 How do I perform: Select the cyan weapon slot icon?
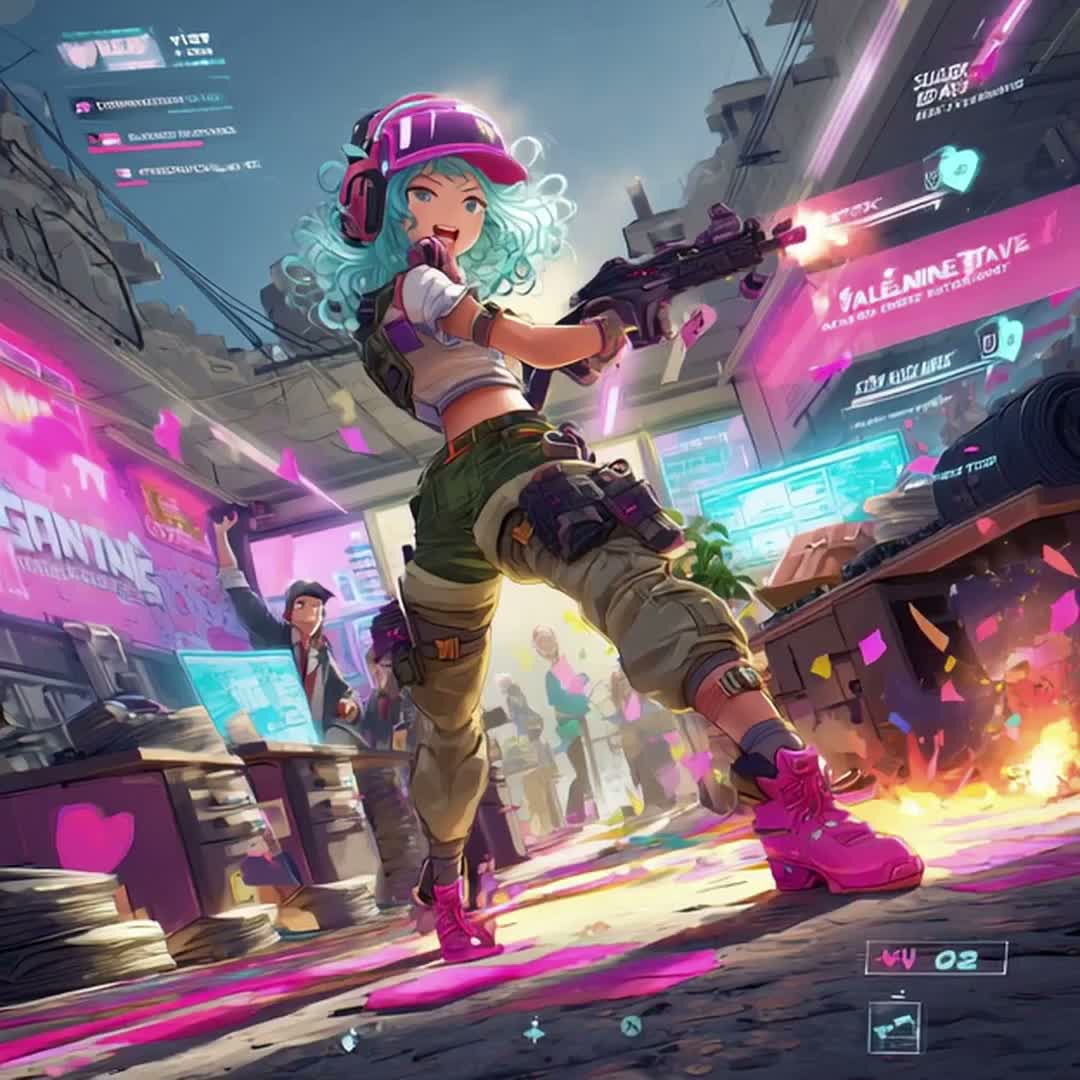click(895, 1027)
